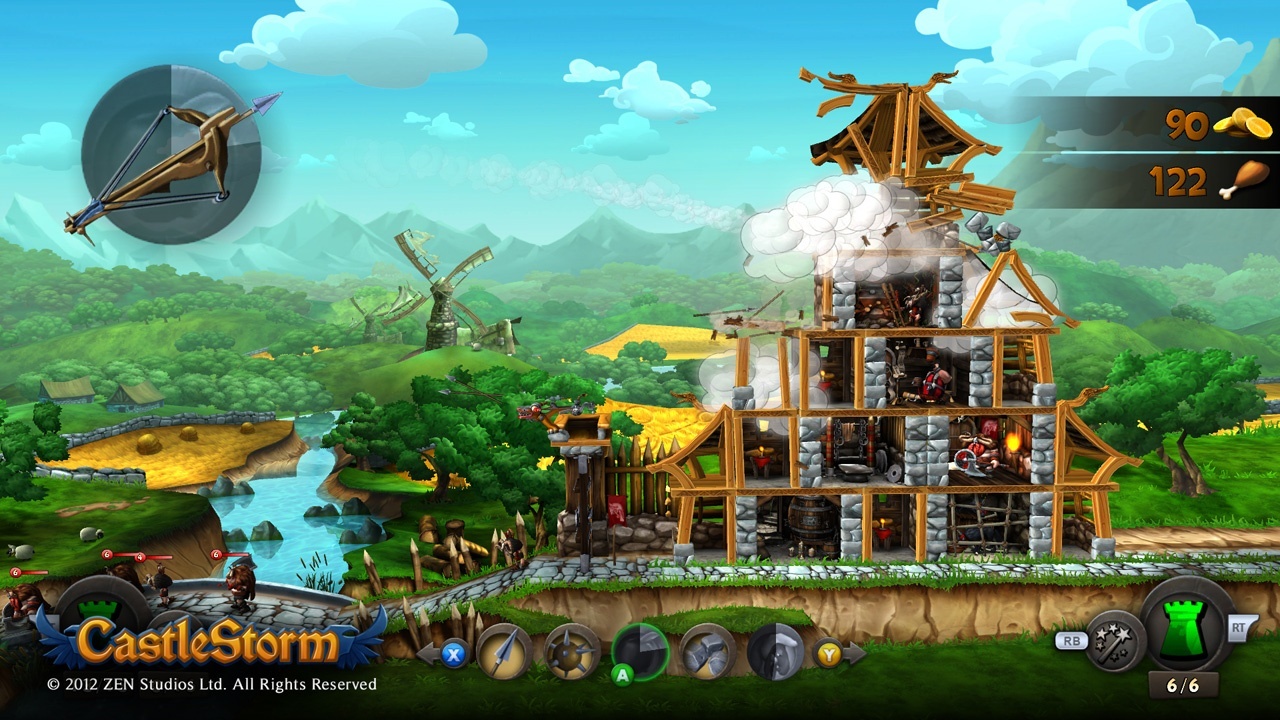Viewport: 1280px width, 720px height.
Task: Select the sheep projectile ammo
Action: [778, 651]
